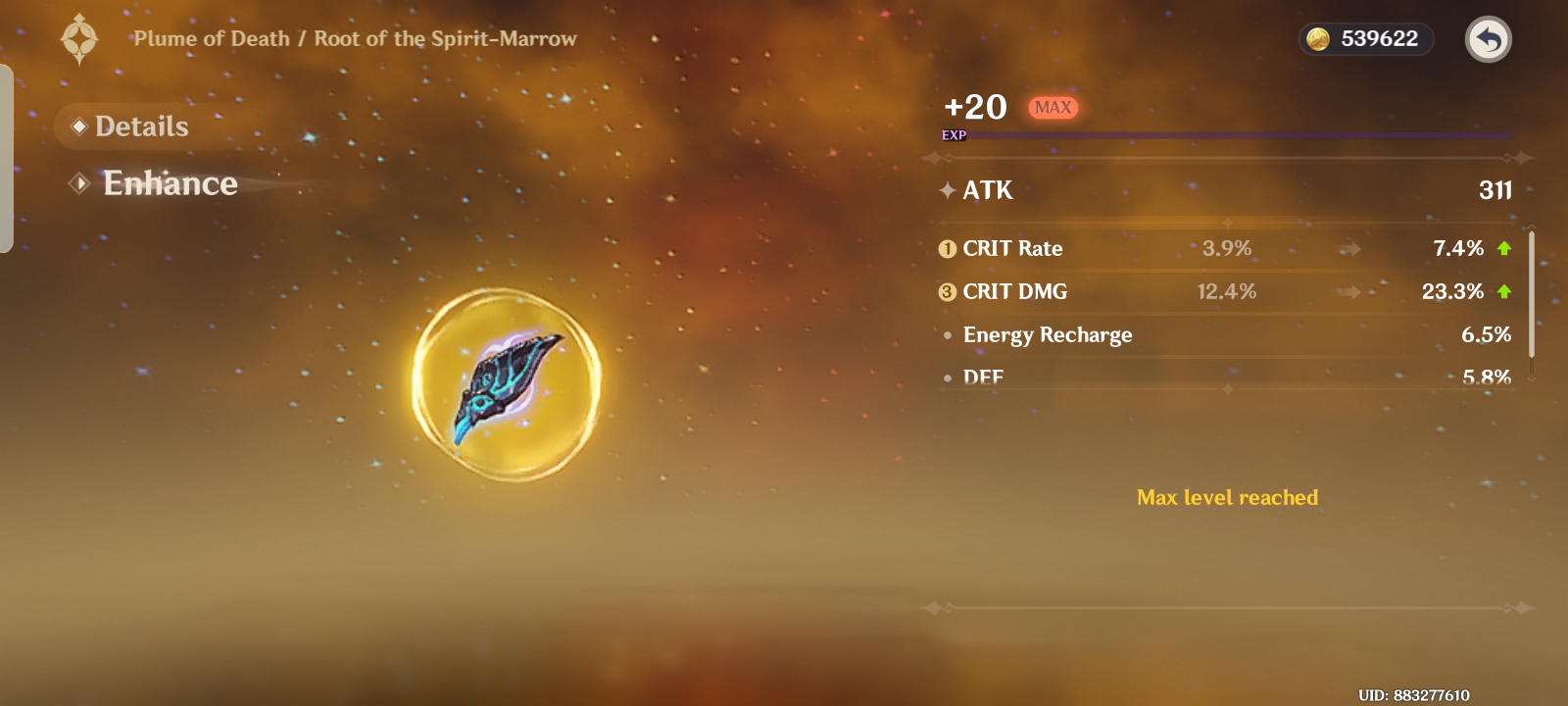The width and height of the screenshot is (1568, 706).
Task: Click the MAX level badge
Action: pos(1053,108)
